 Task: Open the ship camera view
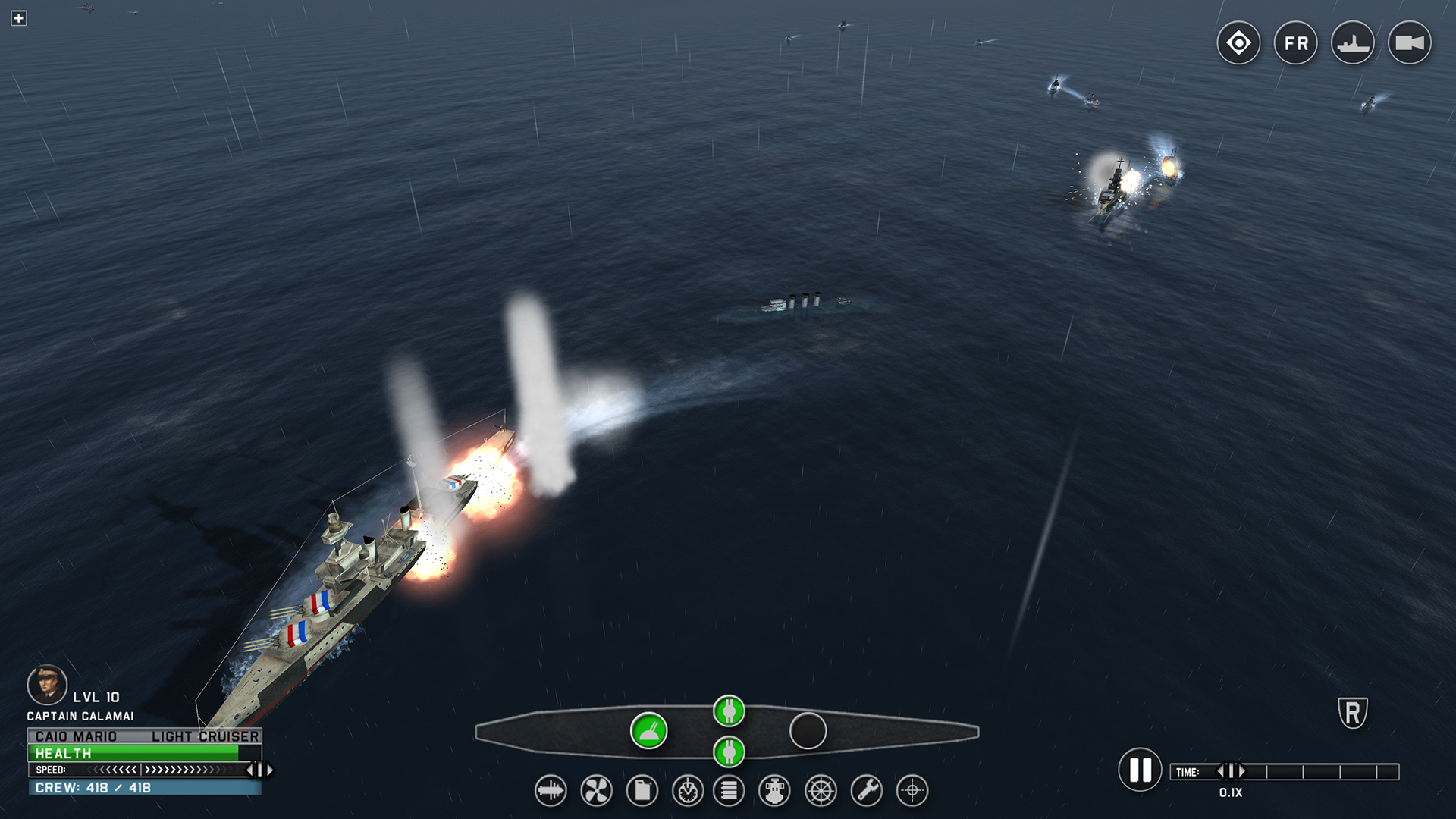pyautogui.click(x=1410, y=43)
